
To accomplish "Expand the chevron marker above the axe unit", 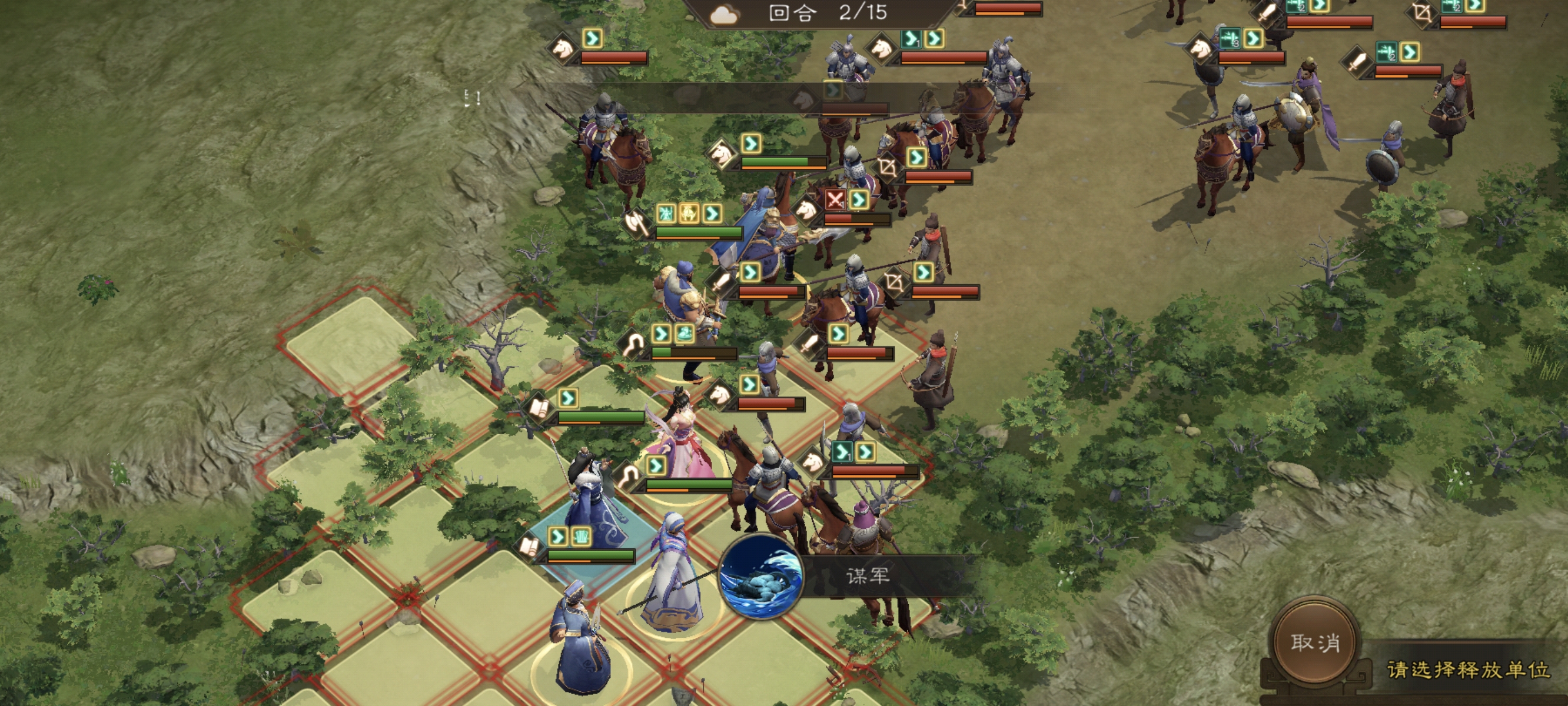I will [x=713, y=214].
